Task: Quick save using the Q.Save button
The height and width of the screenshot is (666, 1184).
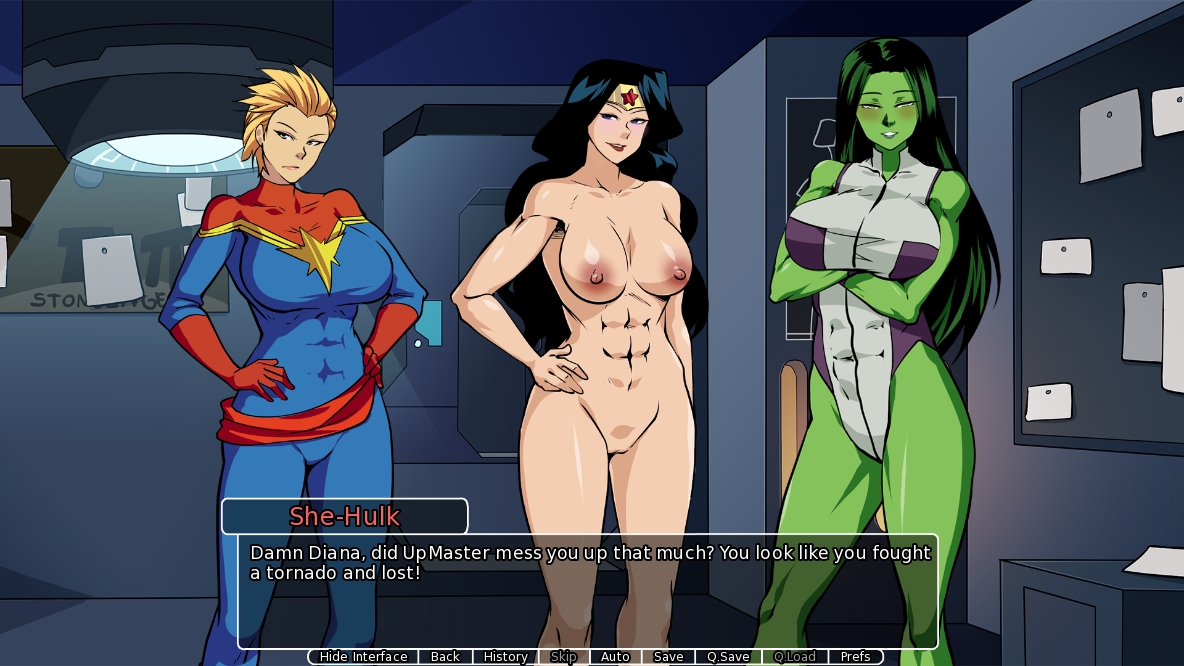Action: tap(728, 657)
